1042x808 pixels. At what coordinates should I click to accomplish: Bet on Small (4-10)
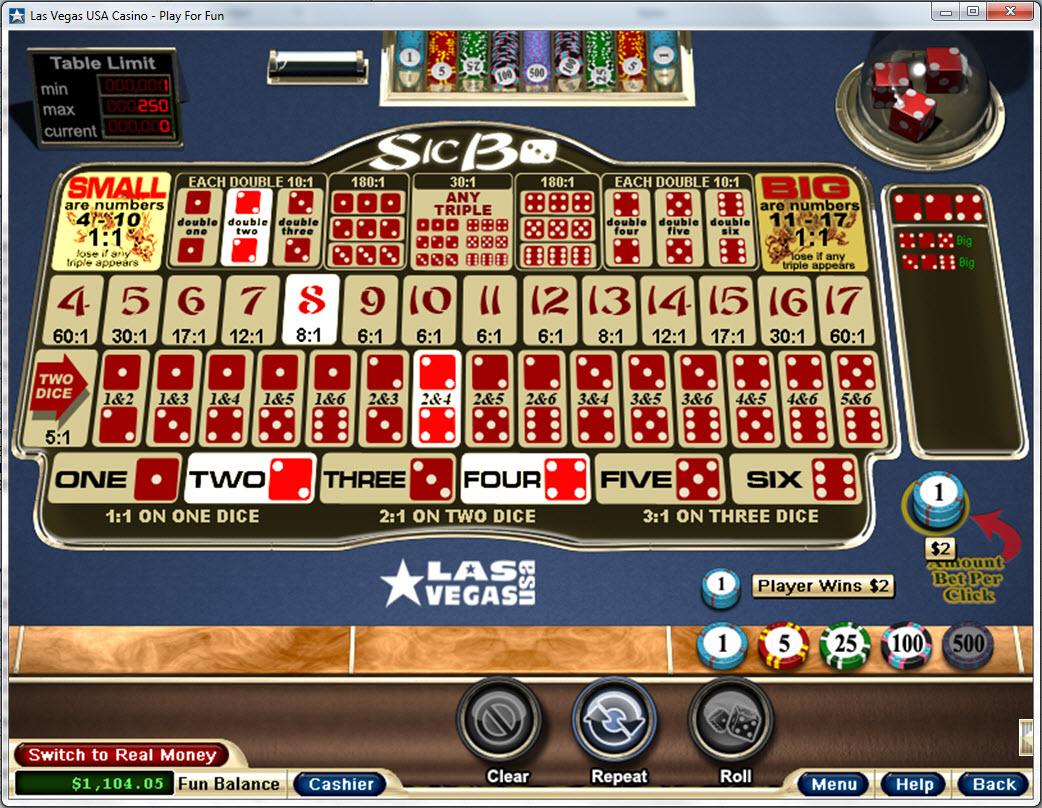click(x=116, y=222)
